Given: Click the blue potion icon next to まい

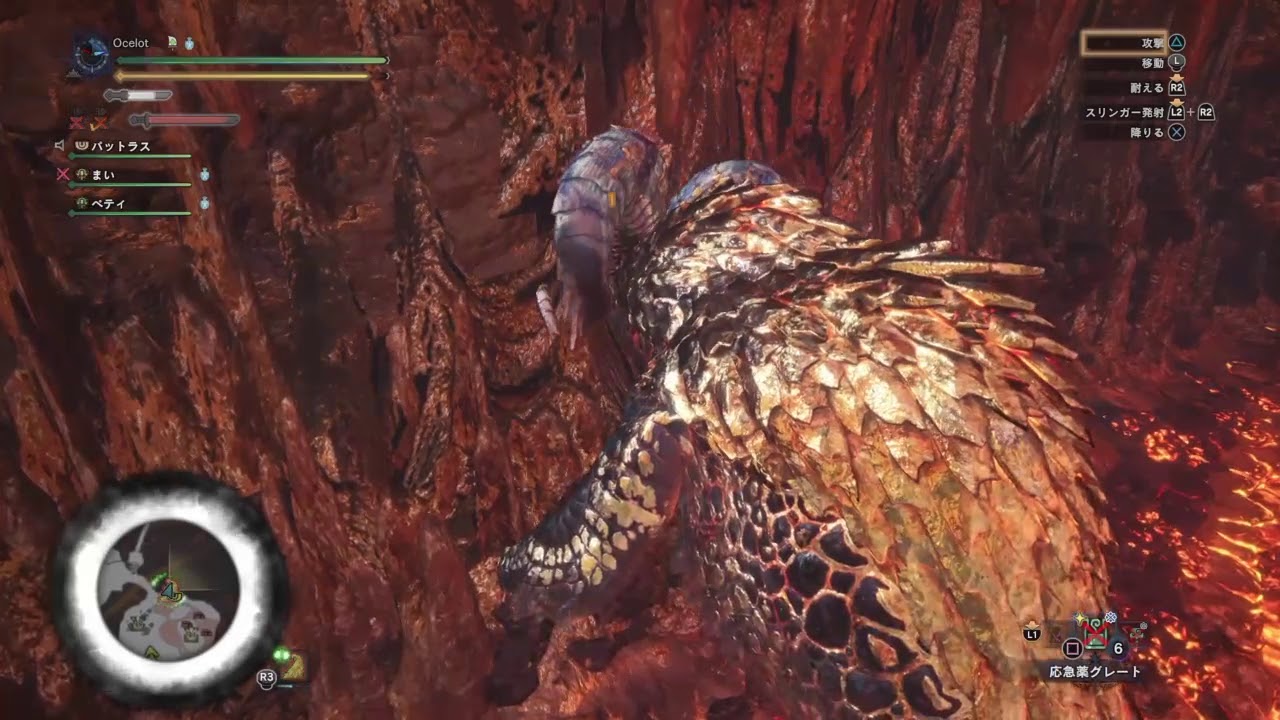Looking at the screenshot, I should 205,176.
